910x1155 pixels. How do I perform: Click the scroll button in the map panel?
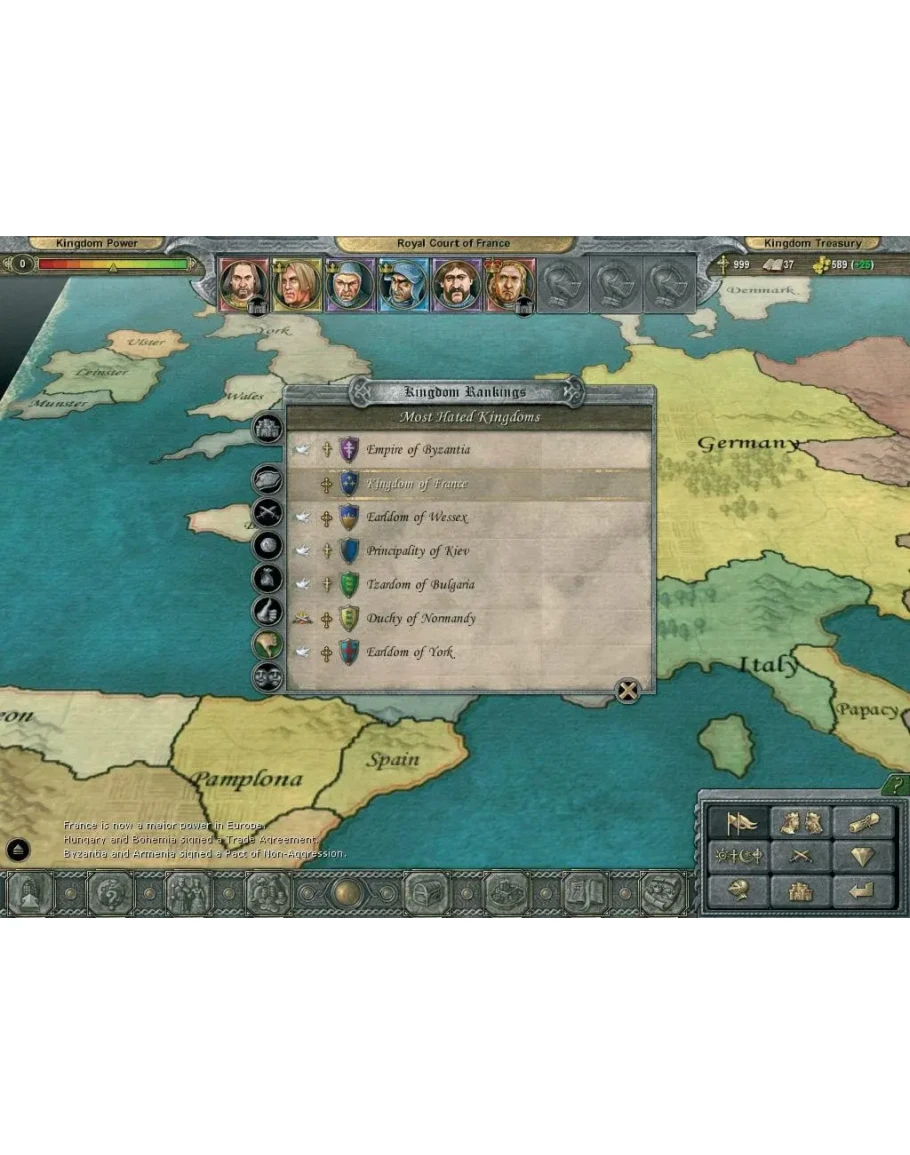pyautogui.click(x=862, y=823)
